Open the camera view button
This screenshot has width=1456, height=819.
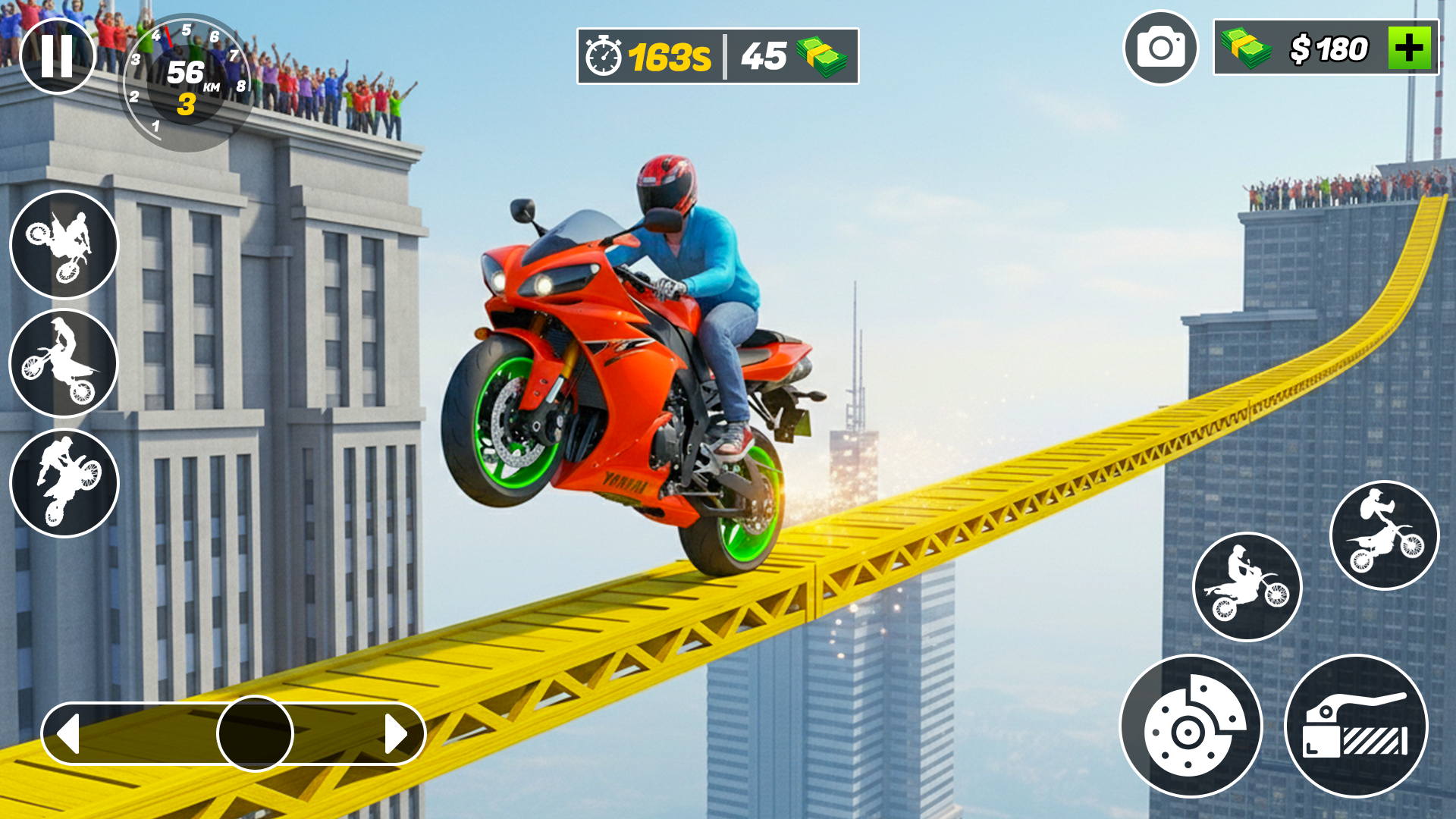(x=1160, y=49)
